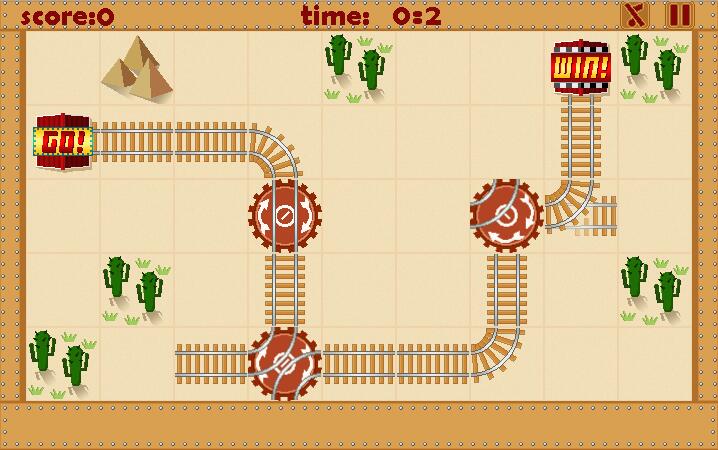Start the train with the GO! button
Viewport: 718px width, 450px height.
(x=63, y=142)
